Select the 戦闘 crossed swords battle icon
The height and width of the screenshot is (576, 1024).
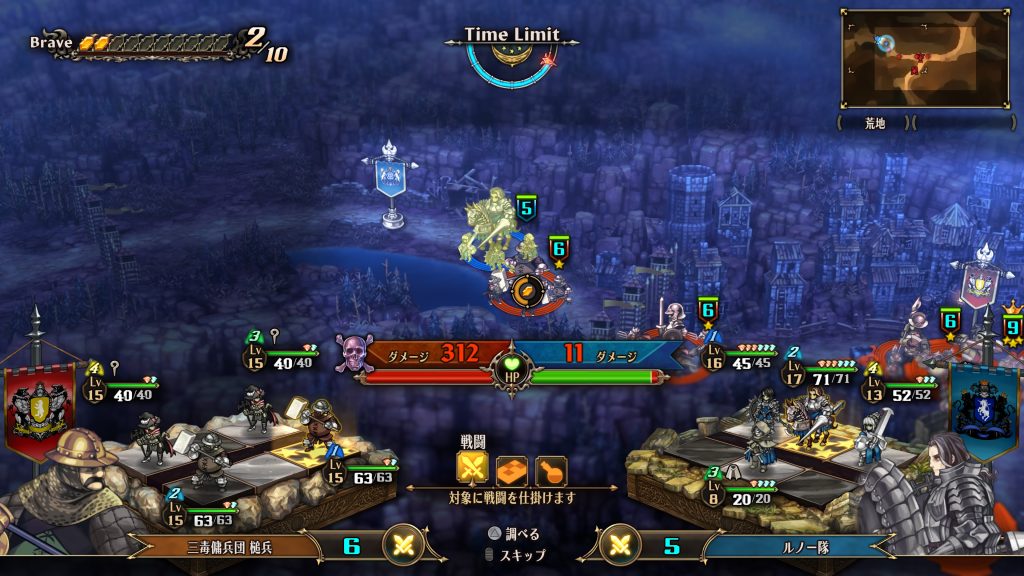click(472, 469)
